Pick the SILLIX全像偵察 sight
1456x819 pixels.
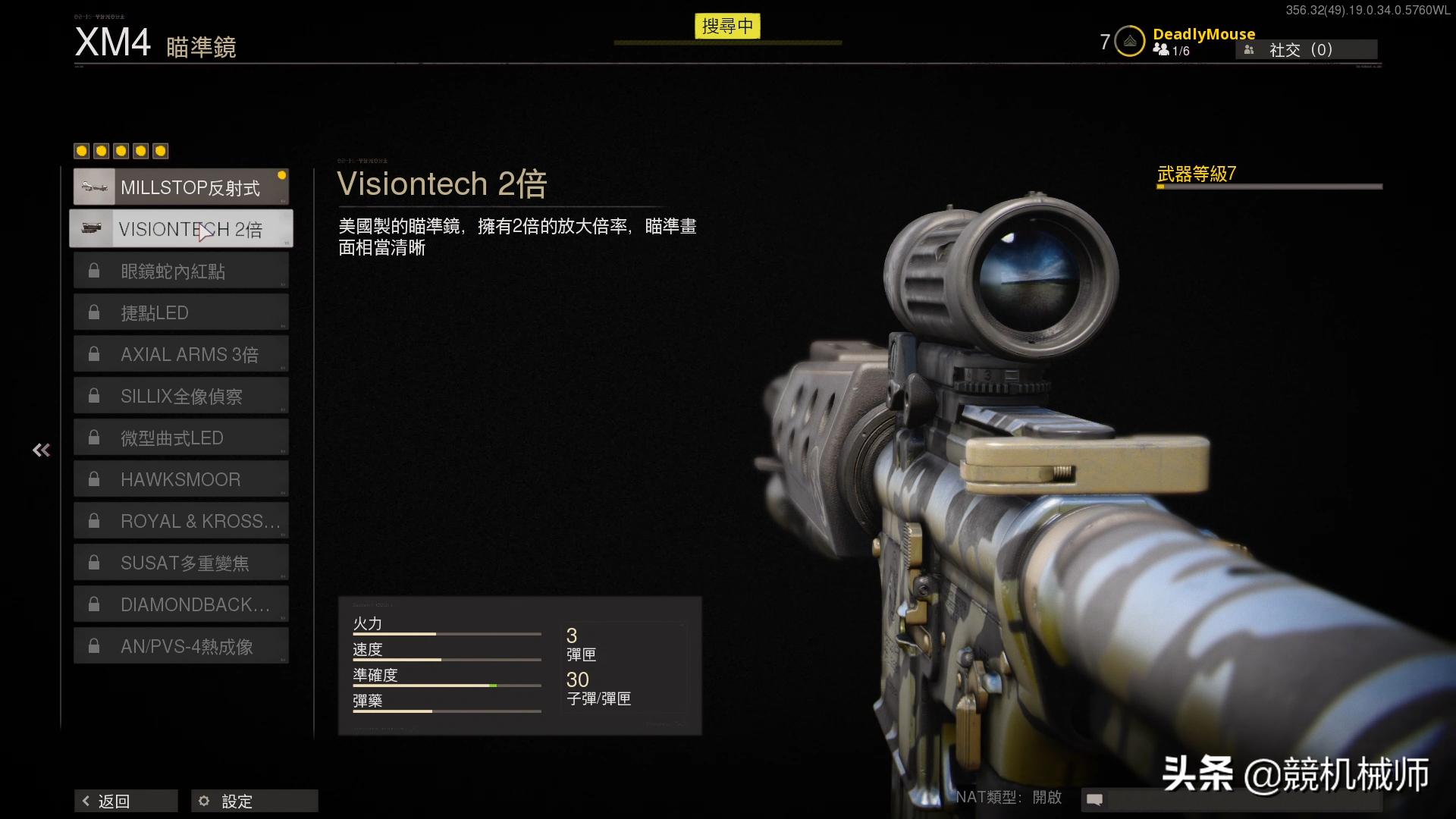coord(180,396)
